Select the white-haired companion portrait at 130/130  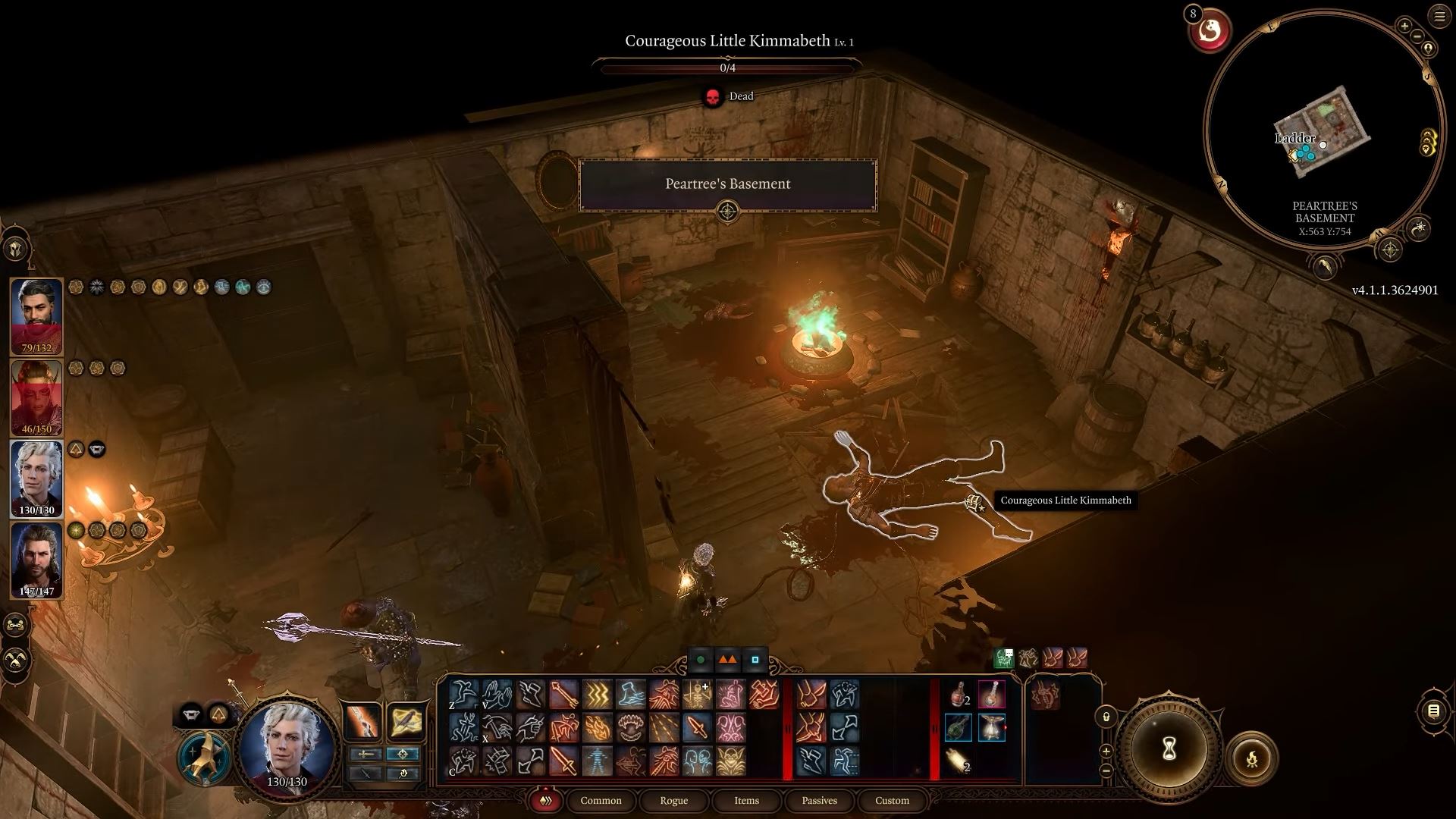pyautogui.click(x=36, y=479)
